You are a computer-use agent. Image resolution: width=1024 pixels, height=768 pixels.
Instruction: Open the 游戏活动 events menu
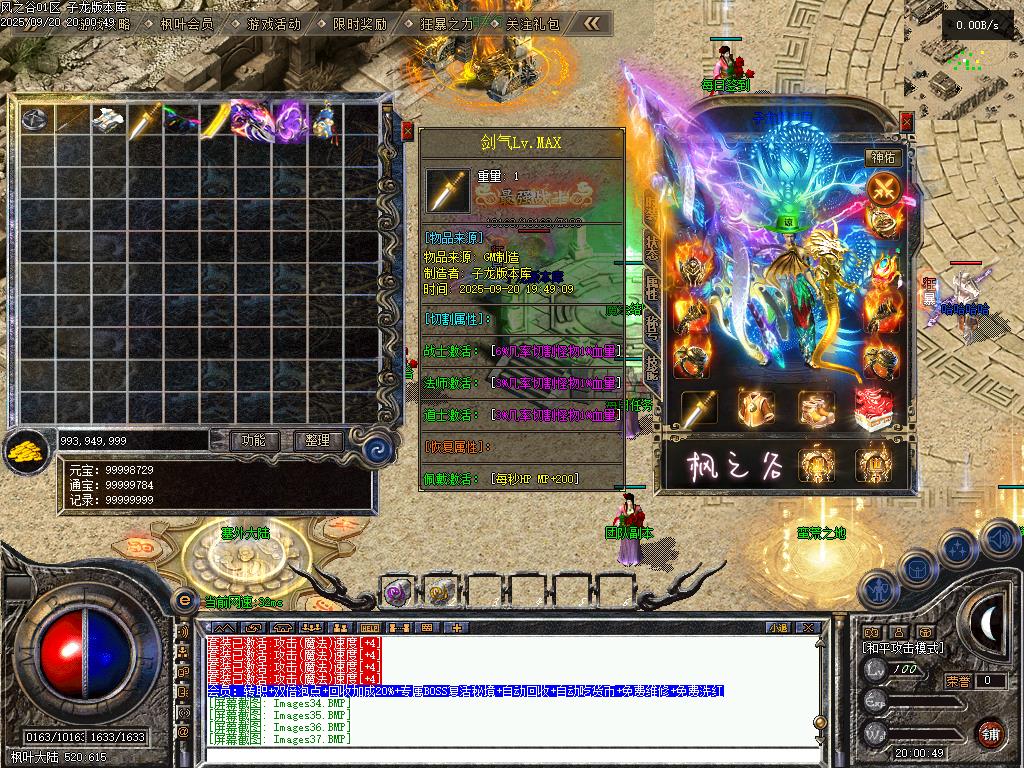tap(273, 23)
